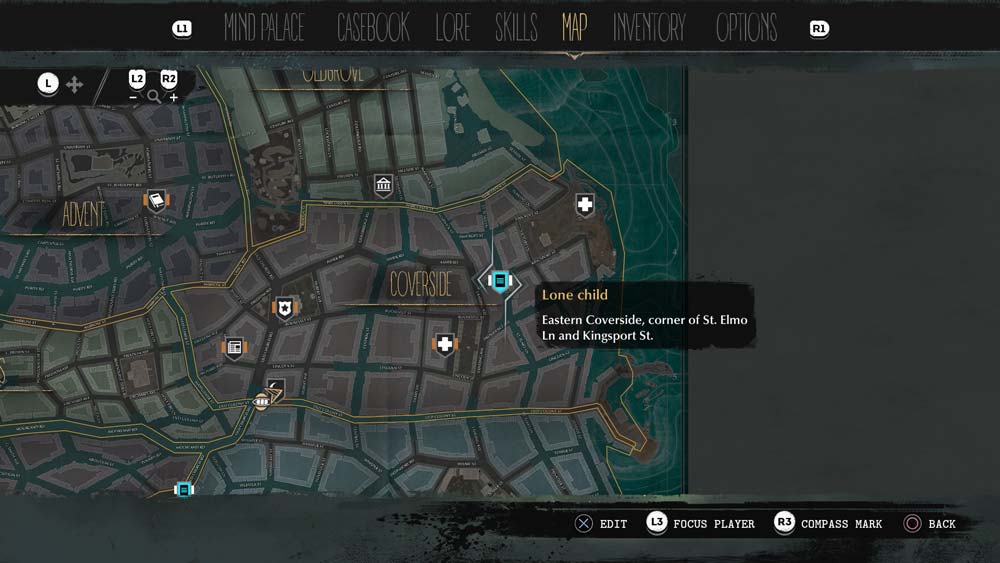Go to the Lore tab
1000x563 pixels.
[452, 28]
